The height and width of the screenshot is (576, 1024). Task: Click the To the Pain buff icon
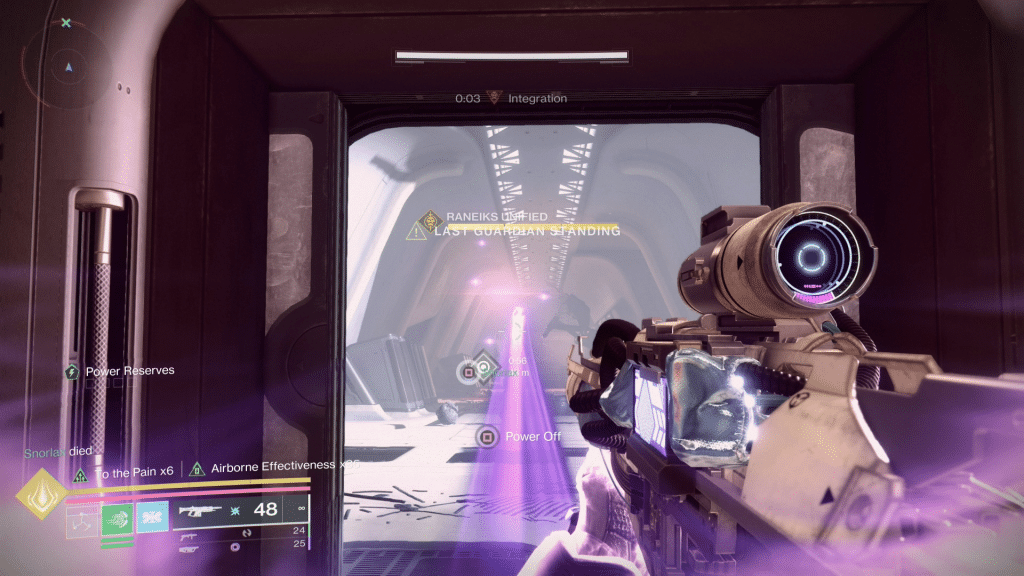81,473
